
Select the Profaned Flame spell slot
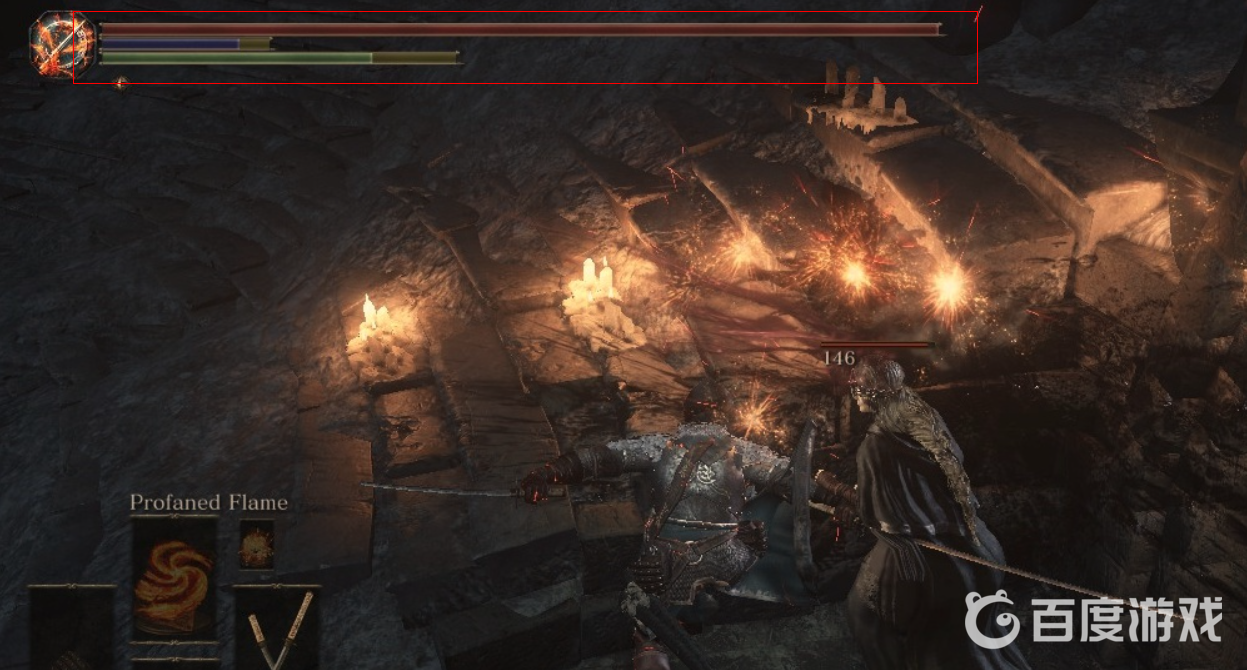(174, 577)
